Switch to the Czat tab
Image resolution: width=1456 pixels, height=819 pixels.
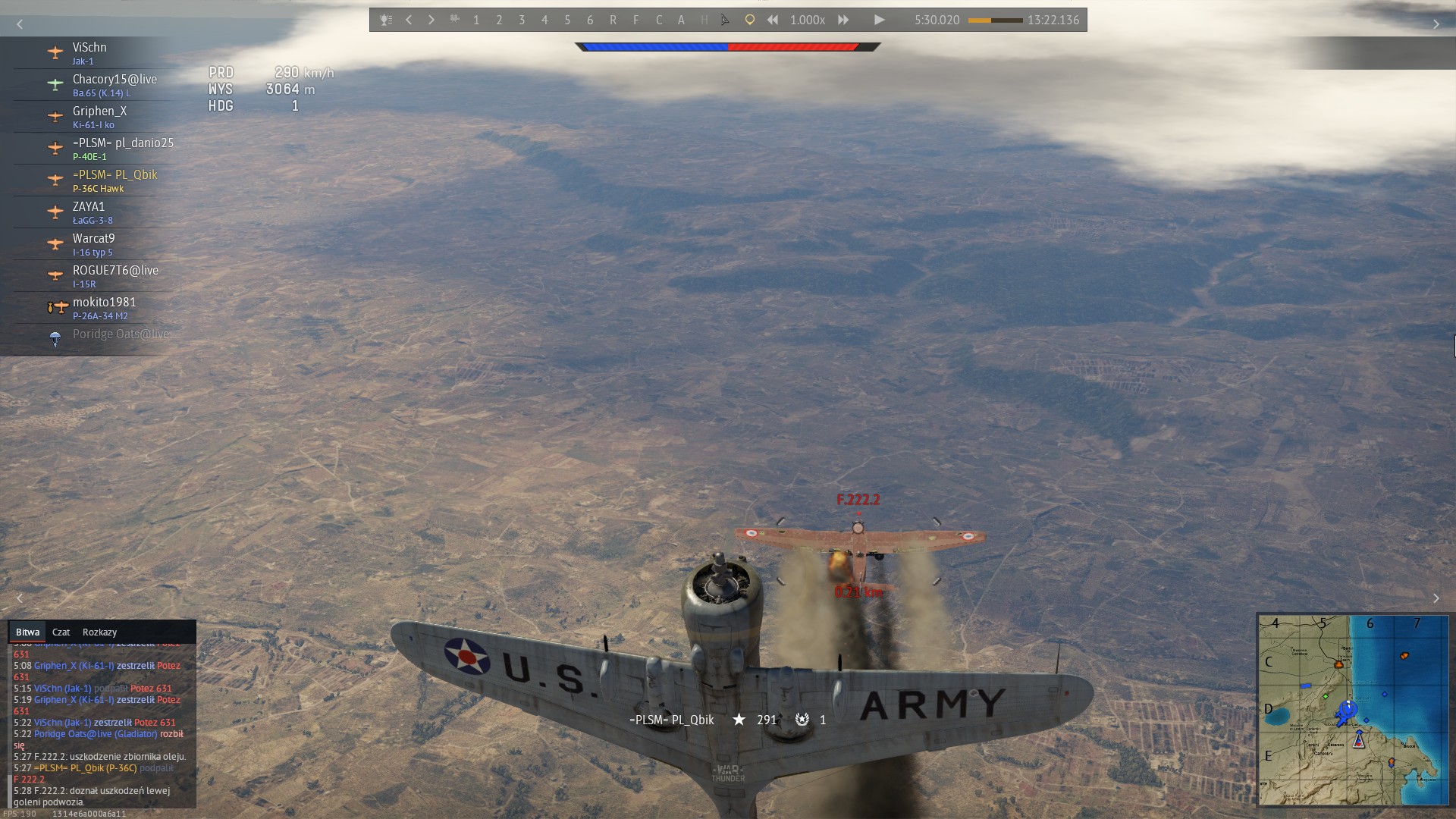coord(61,632)
